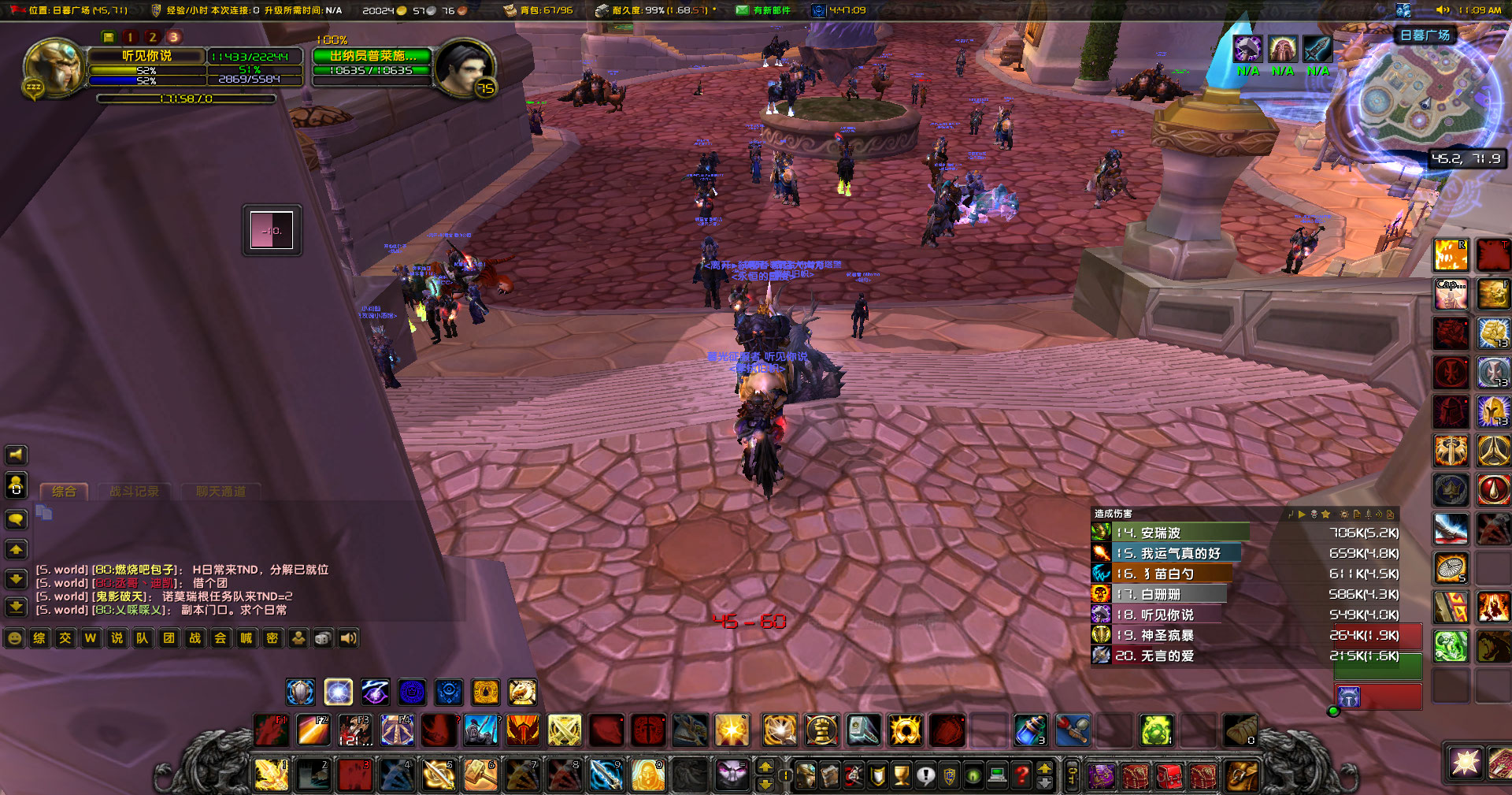Select the star icon on the damage meter
The height and width of the screenshot is (795, 1512).
tap(1326, 515)
